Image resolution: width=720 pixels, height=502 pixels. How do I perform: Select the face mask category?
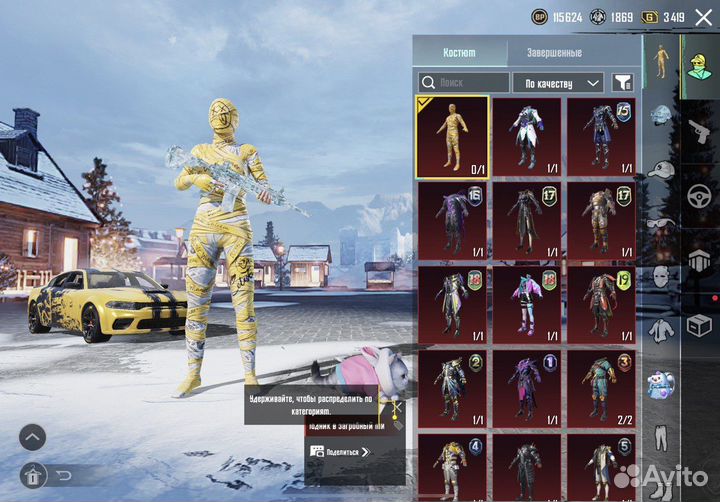pos(661,276)
